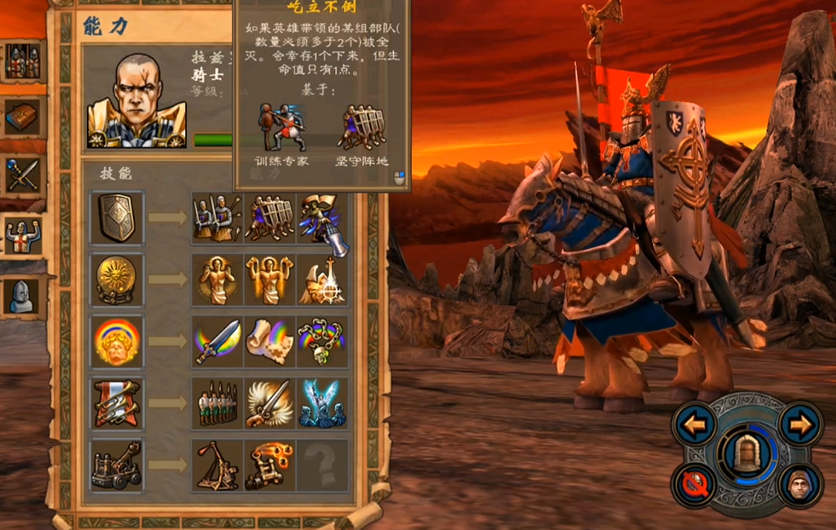Select the shield Defense skill icon
The height and width of the screenshot is (530, 836).
(x=116, y=219)
